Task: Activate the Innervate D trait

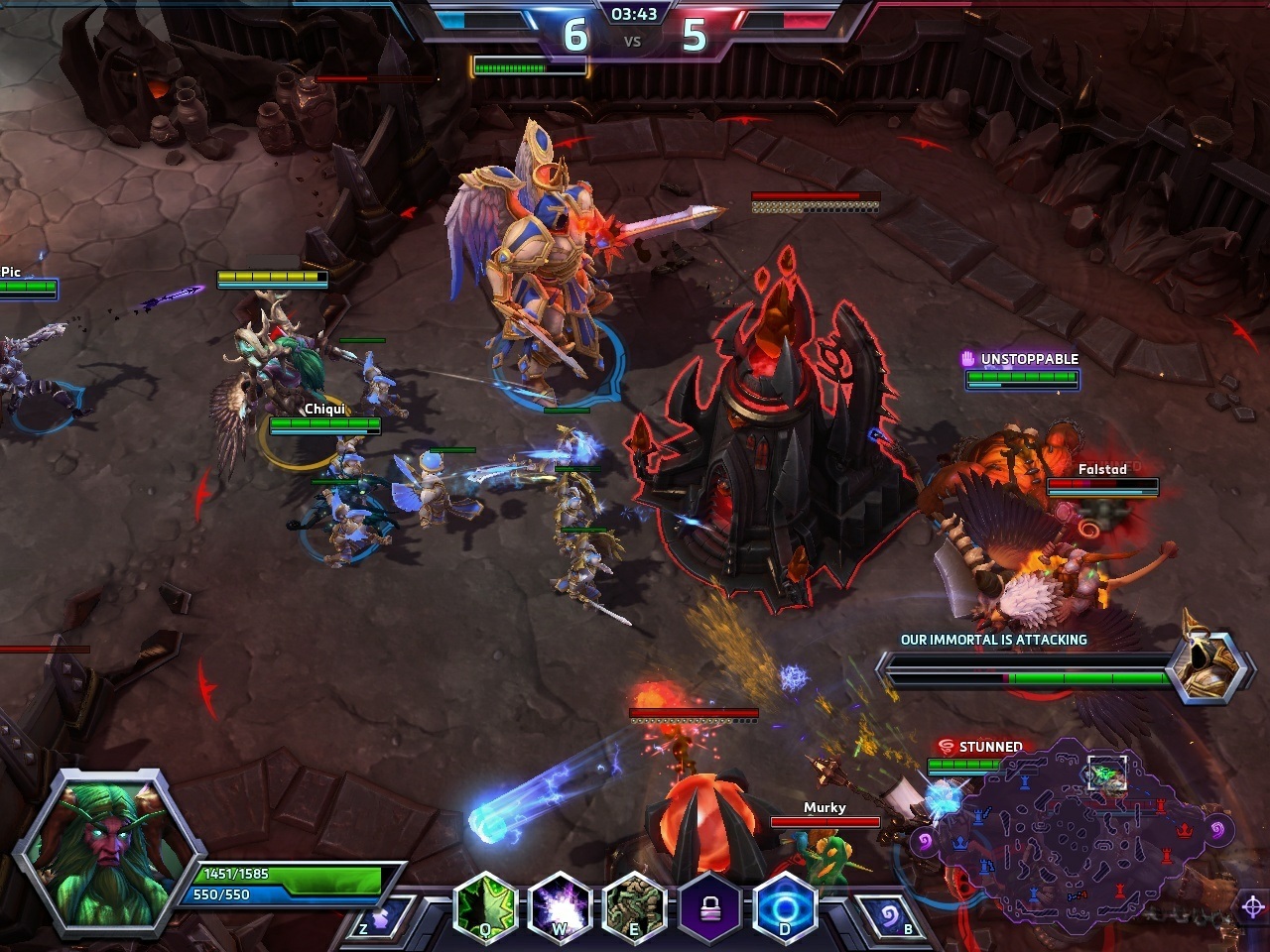Action: 785,906
